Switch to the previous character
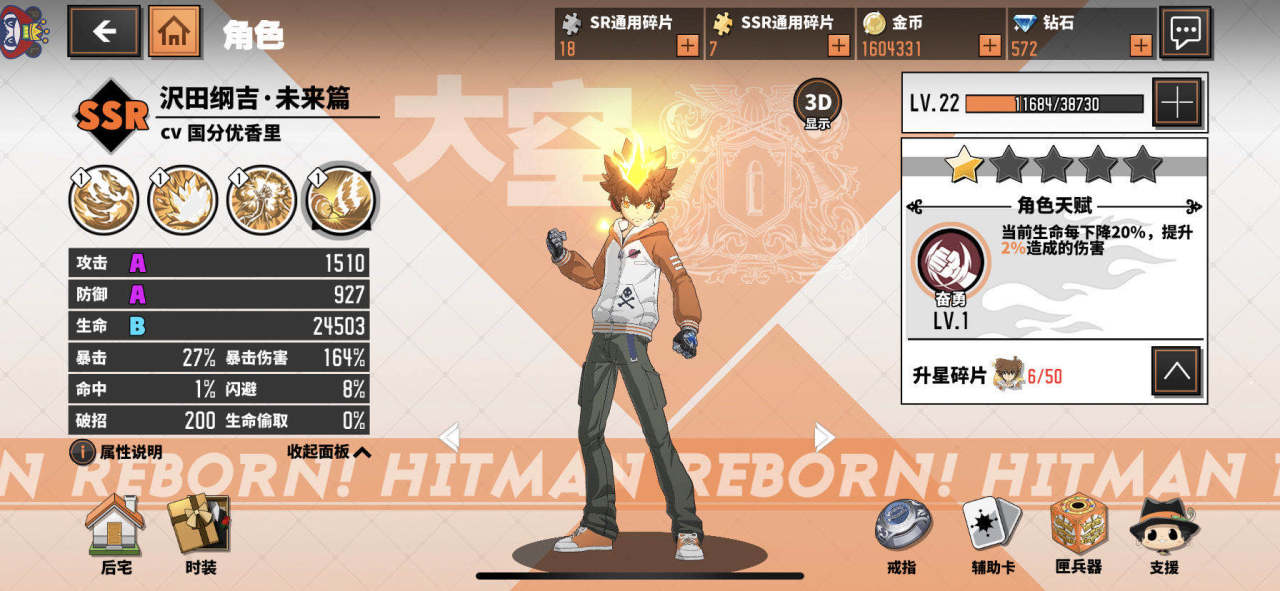Screen dimensions: 1280x591 450,437
